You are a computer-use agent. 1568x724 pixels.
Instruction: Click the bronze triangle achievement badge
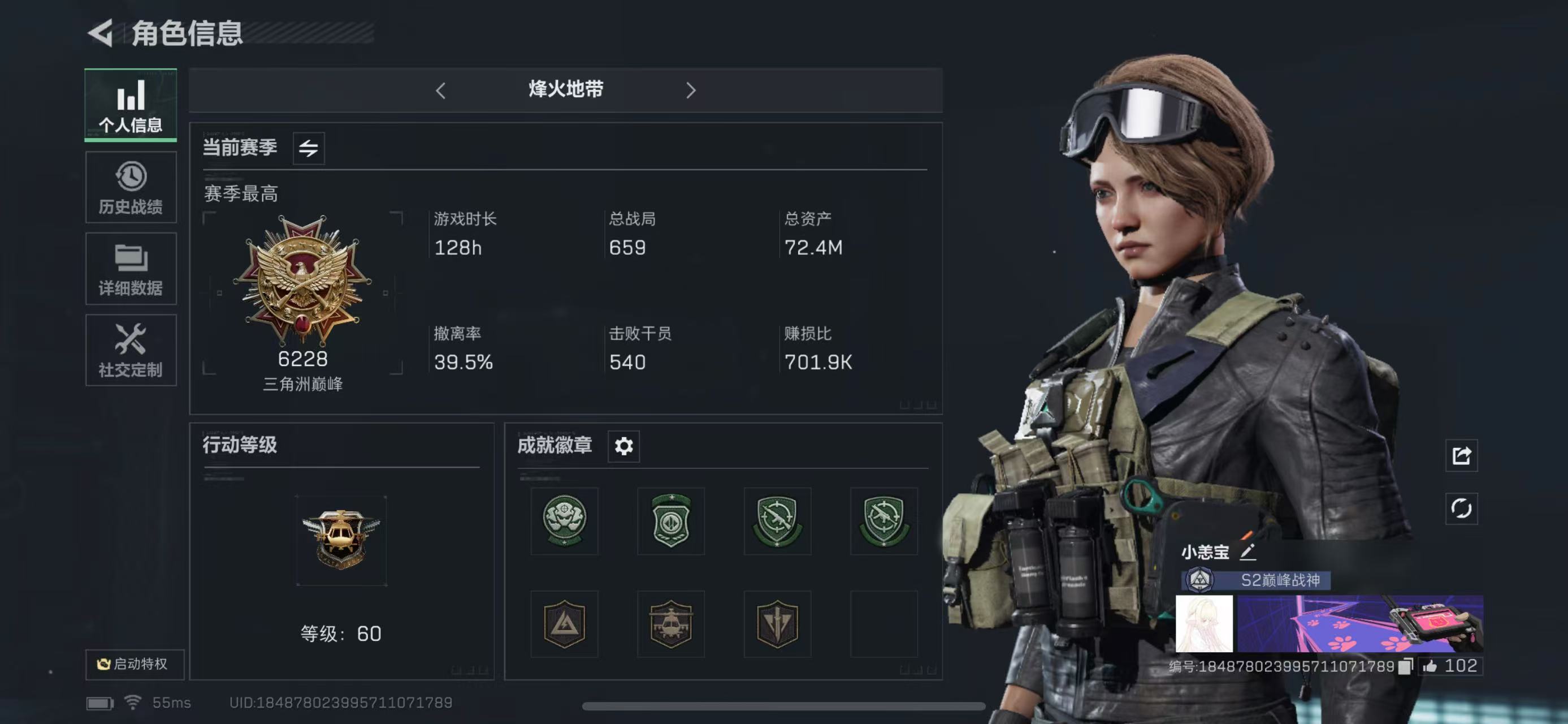(x=564, y=623)
